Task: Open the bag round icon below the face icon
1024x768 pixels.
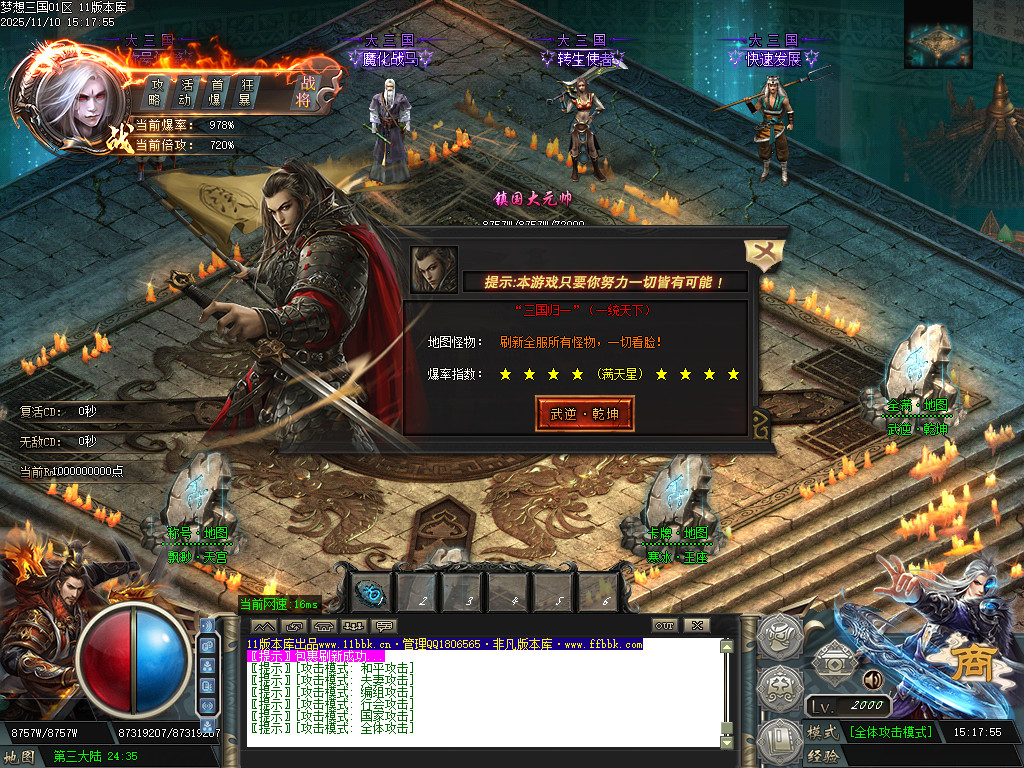Action: [775, 688]
